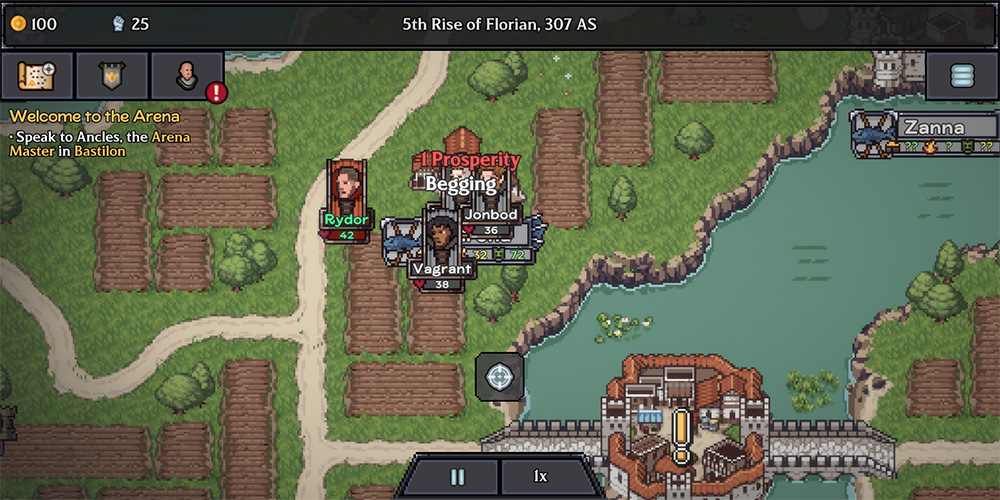This screenshot has height=500, width=1000.
Task: Select the Jonbod unit label
Action: coord(490,214)
